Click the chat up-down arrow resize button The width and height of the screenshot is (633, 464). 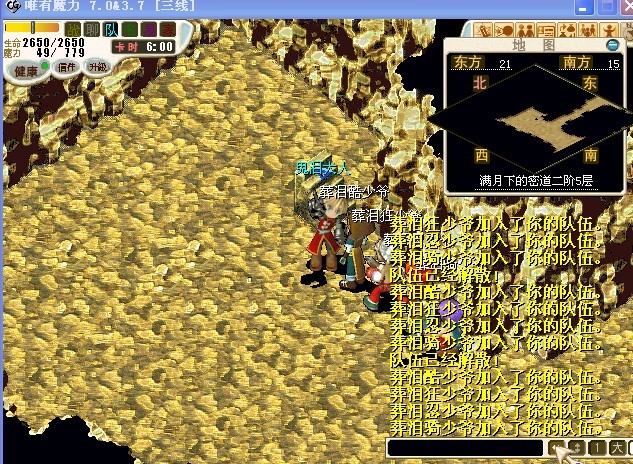click(578, 447)
